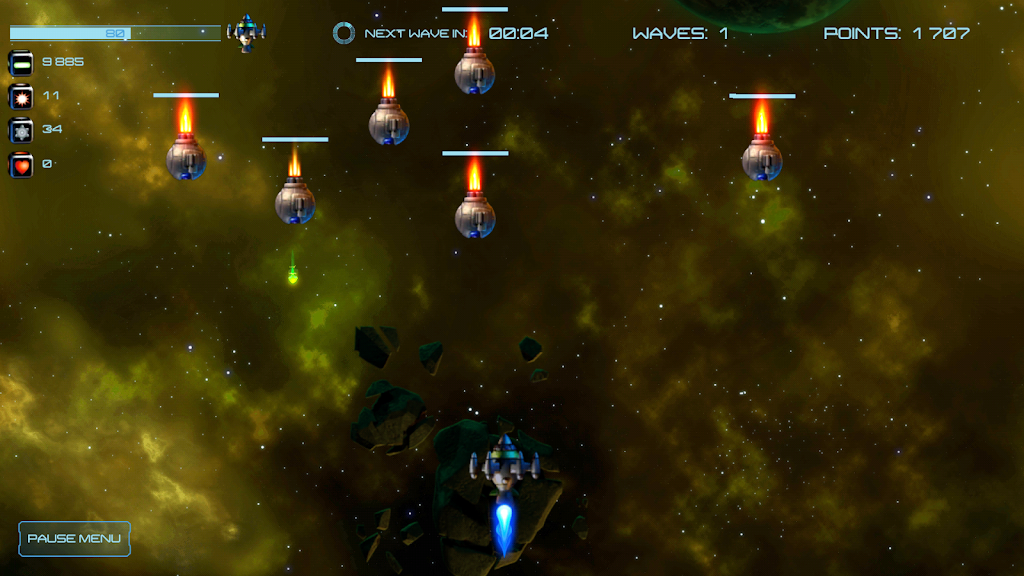1024x576 pixels.
Task: Choose the spiked mine weapon icon
Action: point(21,130)
